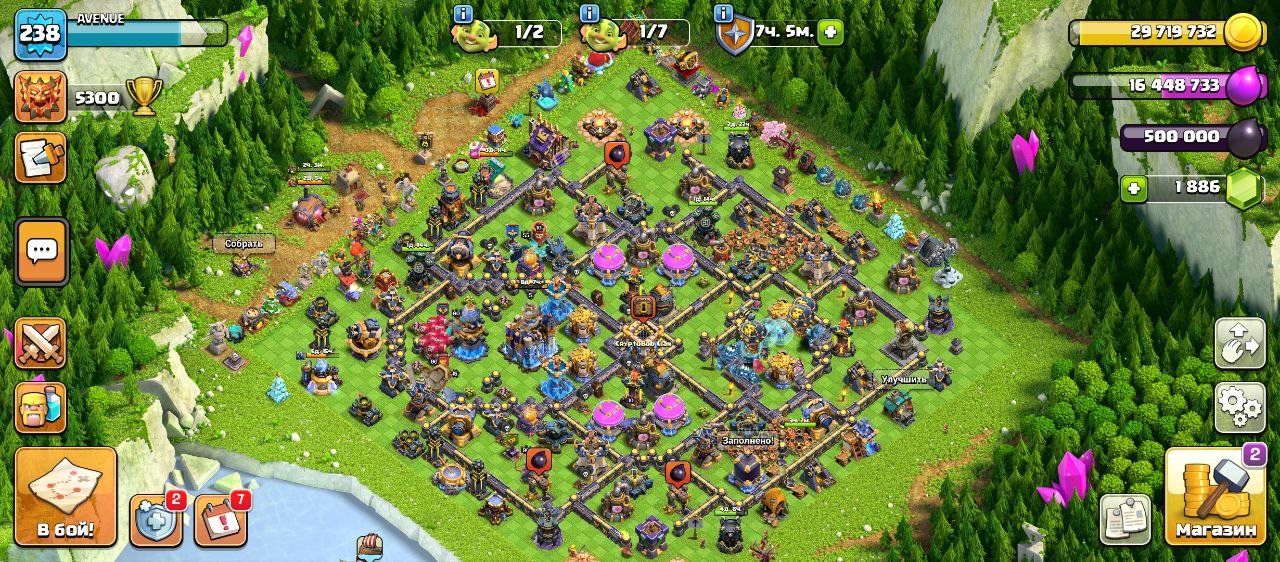Open the village layout editor
The width and height of the screenshot is (1280, 562).
(x=1239, y=344)
